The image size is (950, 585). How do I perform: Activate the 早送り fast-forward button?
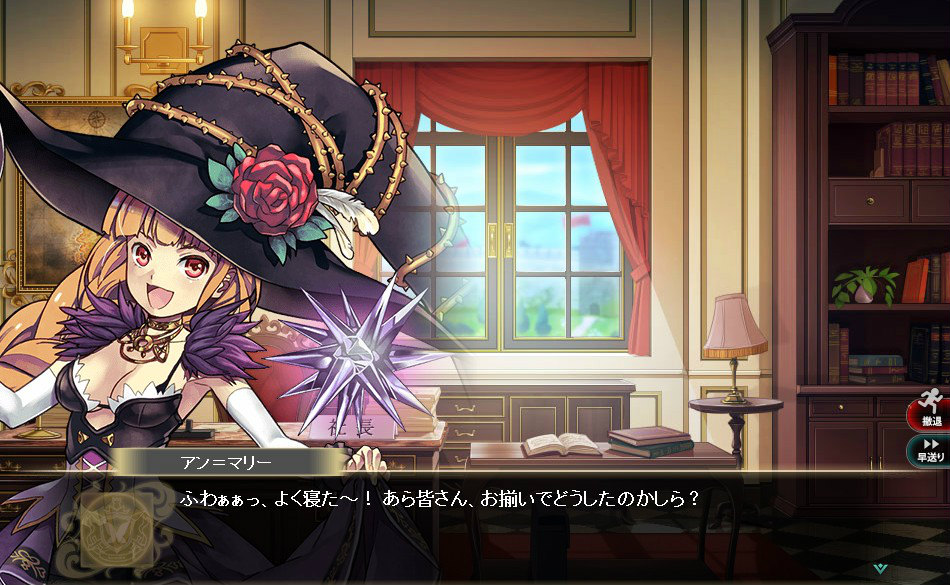(929, 450)
